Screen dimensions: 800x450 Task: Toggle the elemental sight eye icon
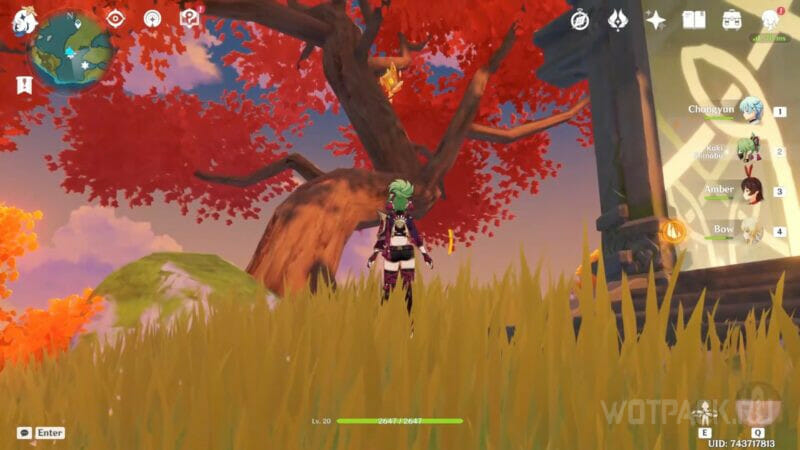(115, 19)
